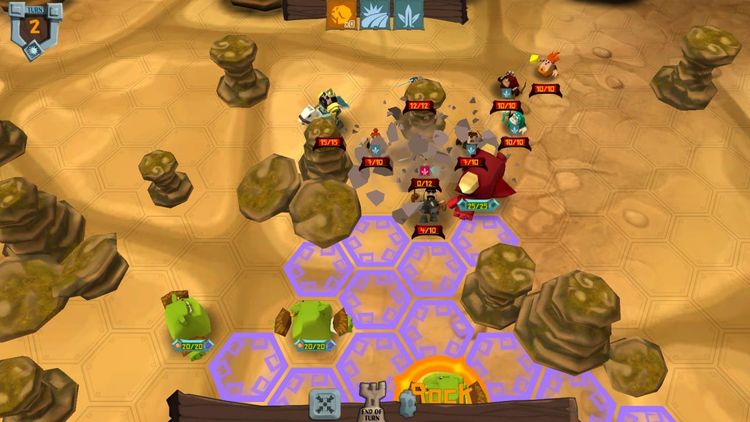Screen dimensions: 750x422
Task: Click the crossed-arrows button on the bottom bar
Action: tap(325, 404)
